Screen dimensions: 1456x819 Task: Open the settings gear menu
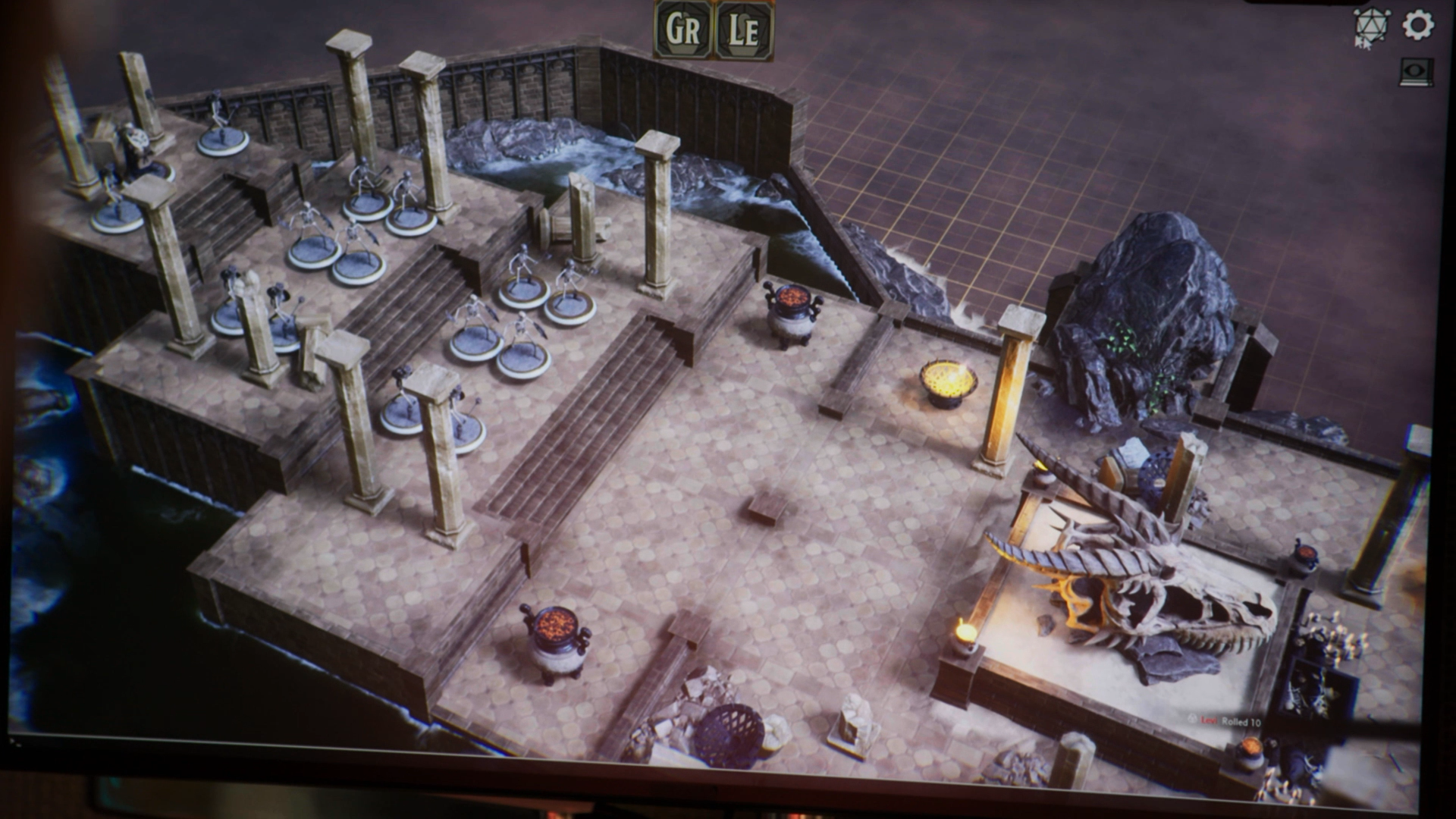coord(1417,25)
